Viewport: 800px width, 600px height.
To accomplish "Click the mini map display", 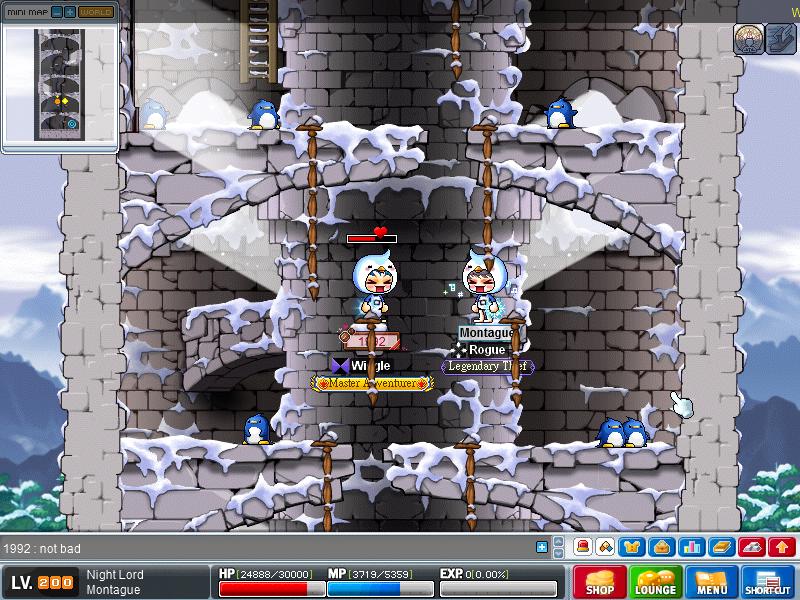I will [x=60, y=84].
